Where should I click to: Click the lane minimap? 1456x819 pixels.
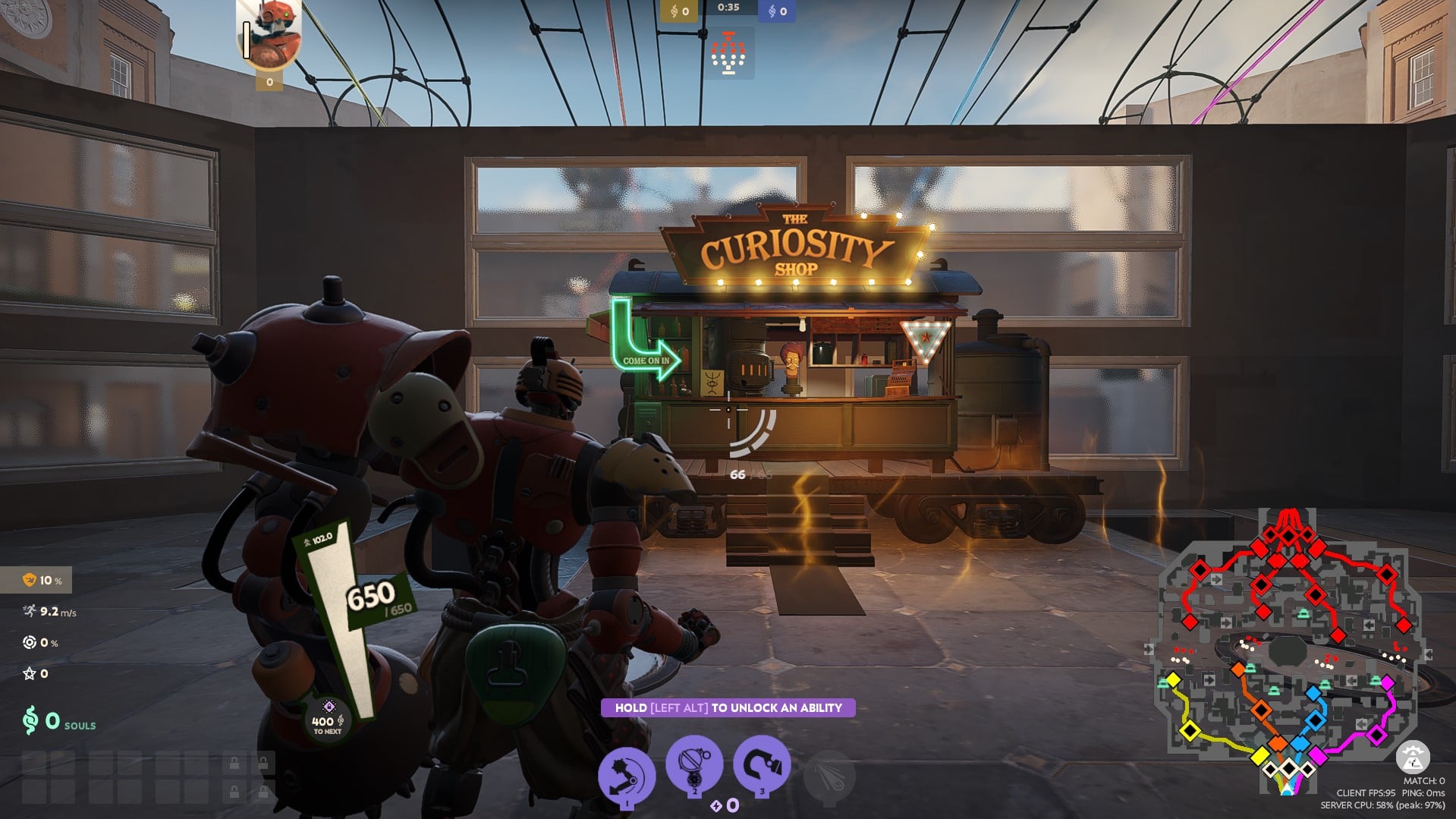(x=1286, y=653)
